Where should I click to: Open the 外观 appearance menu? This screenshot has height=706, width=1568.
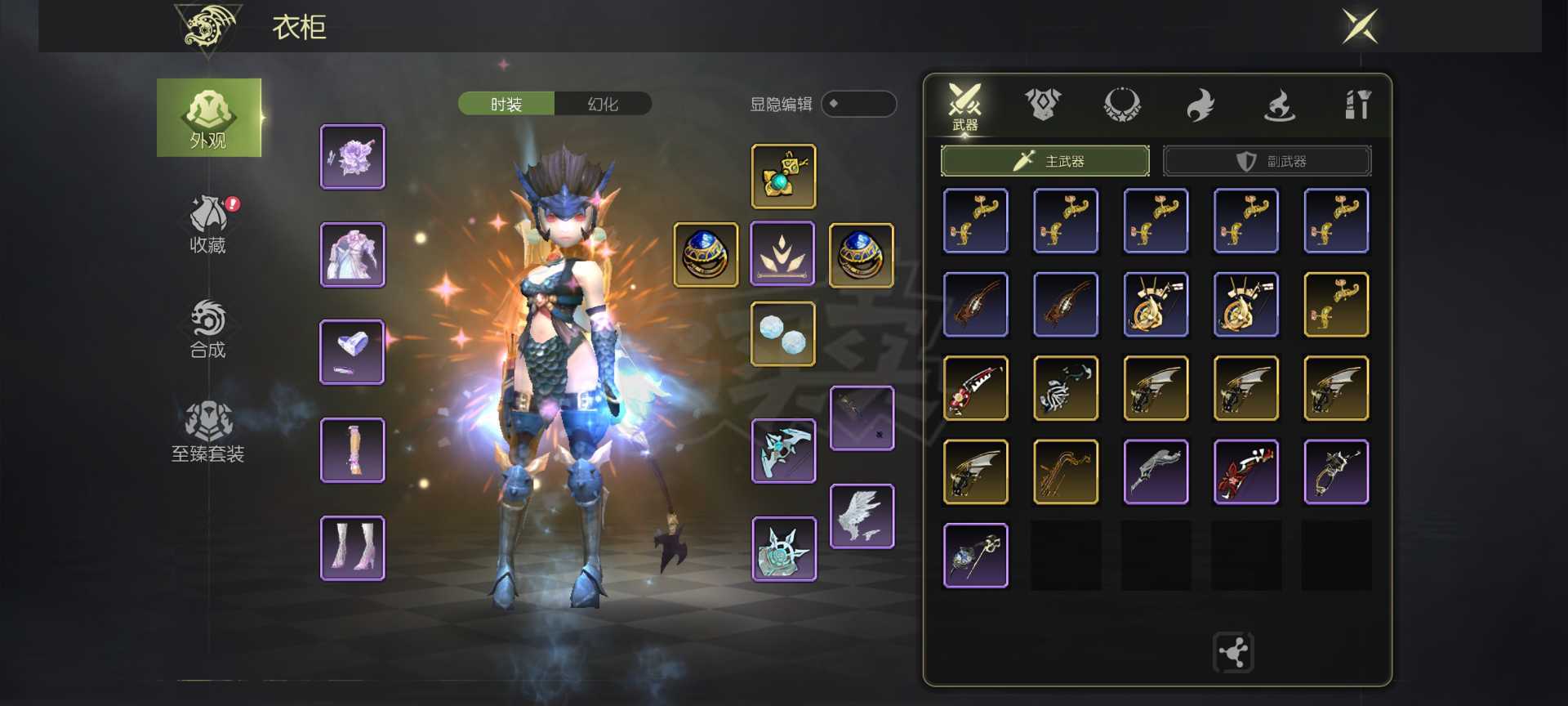point(209,118)
